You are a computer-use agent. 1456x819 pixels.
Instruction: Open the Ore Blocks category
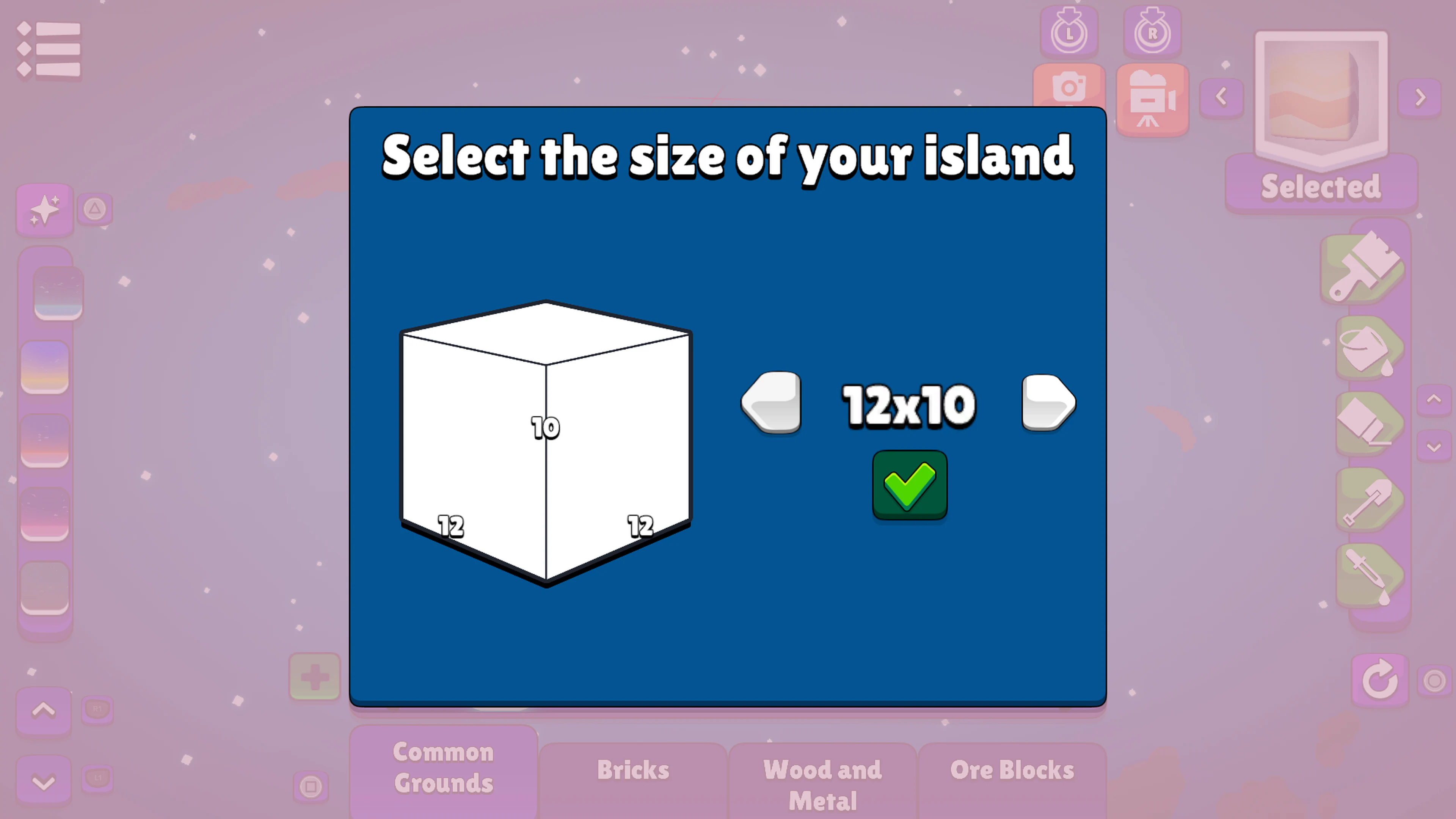click(x=1012, y=769)
